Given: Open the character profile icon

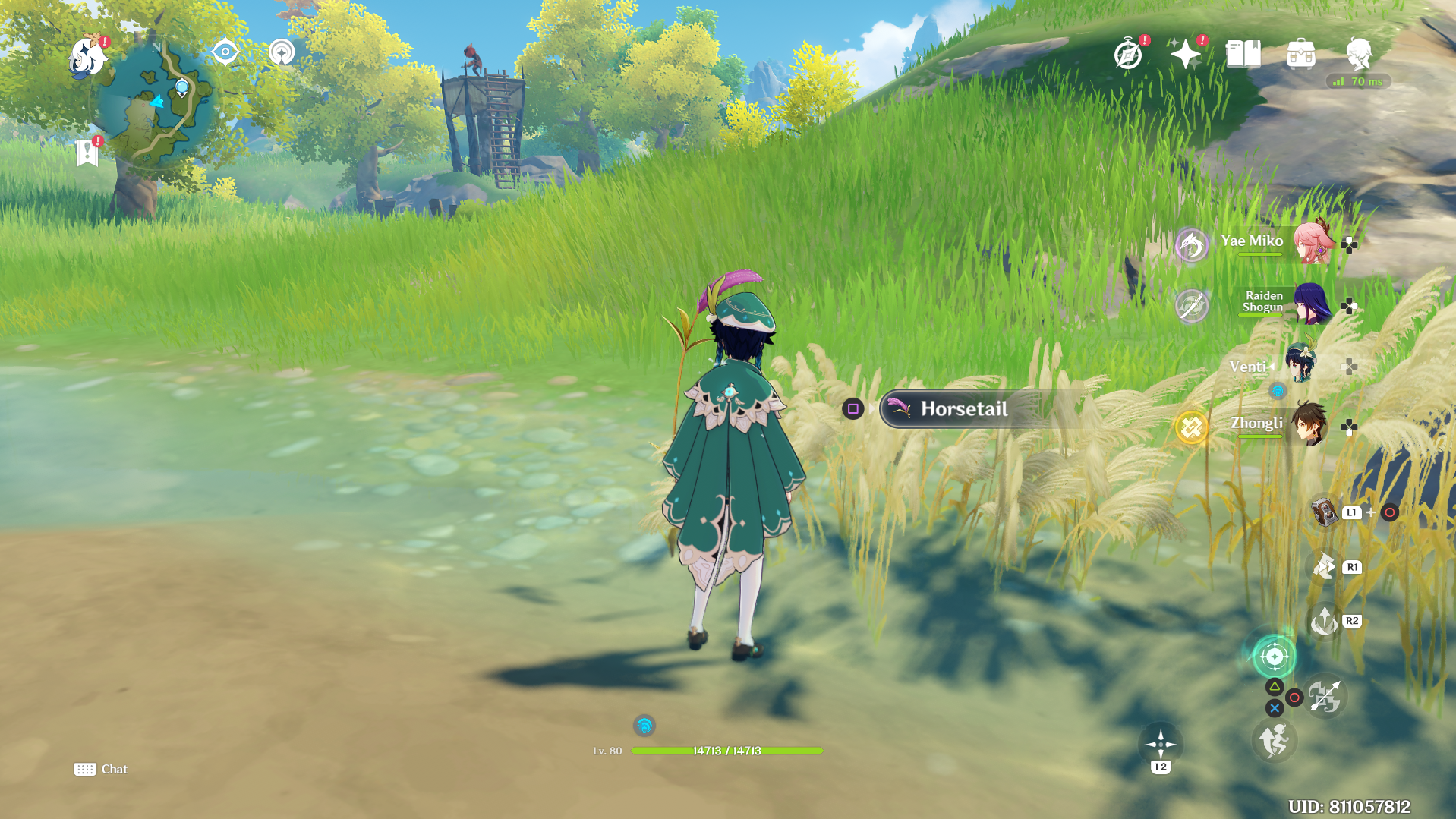Looking at the screenshot, I should click(1358, 55).
